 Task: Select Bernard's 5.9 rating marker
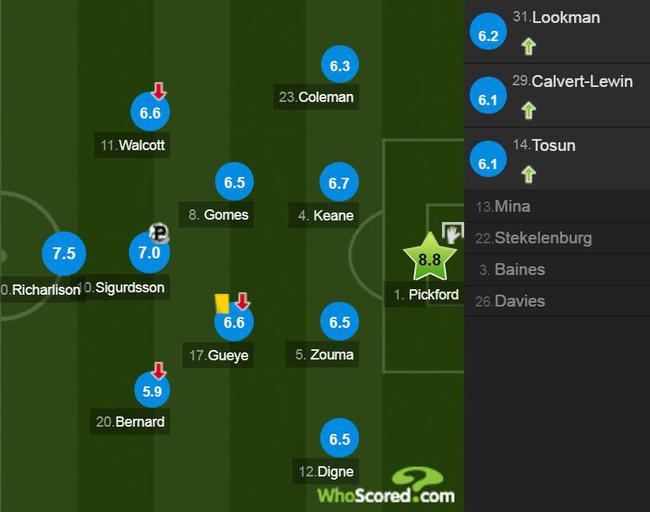(x=152, y=391)
